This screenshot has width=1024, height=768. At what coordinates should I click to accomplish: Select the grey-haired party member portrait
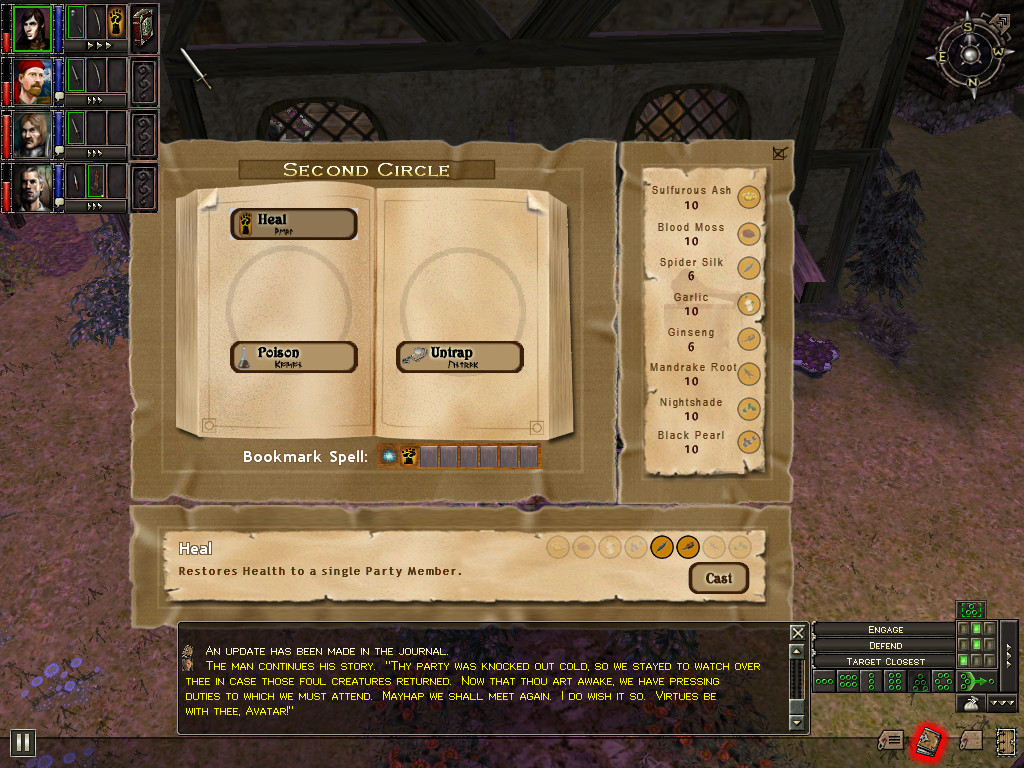[33, 188]
